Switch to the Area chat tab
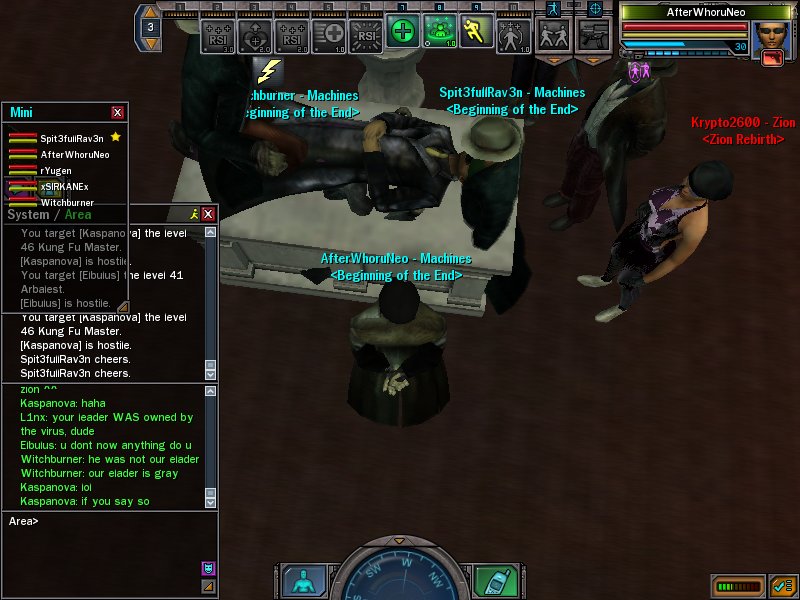Image resolution: width=800 pixels, height=600 pixels. (78, 215)
